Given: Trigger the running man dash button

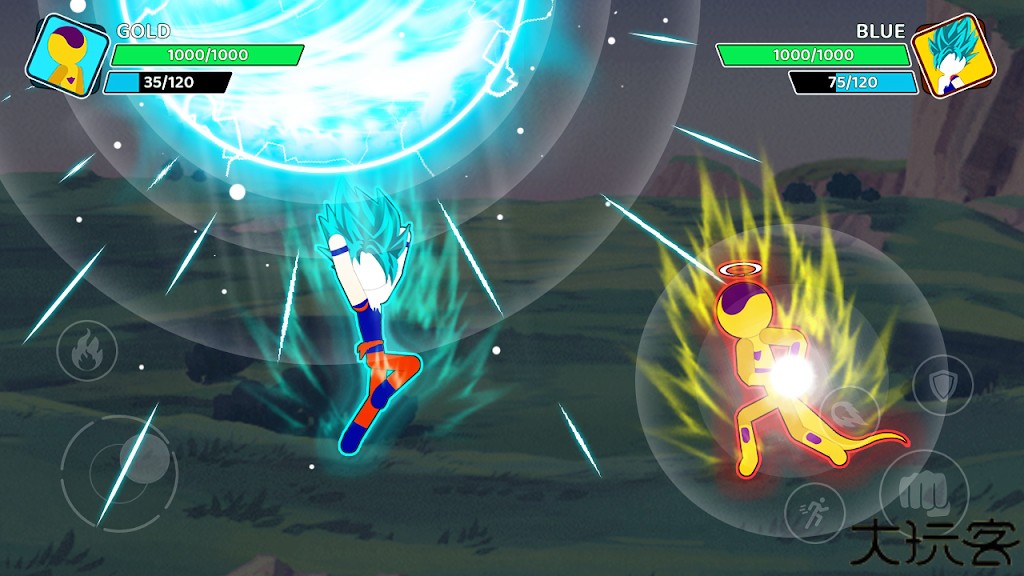Looking at the screenshot, I should (x=815, y=513).
